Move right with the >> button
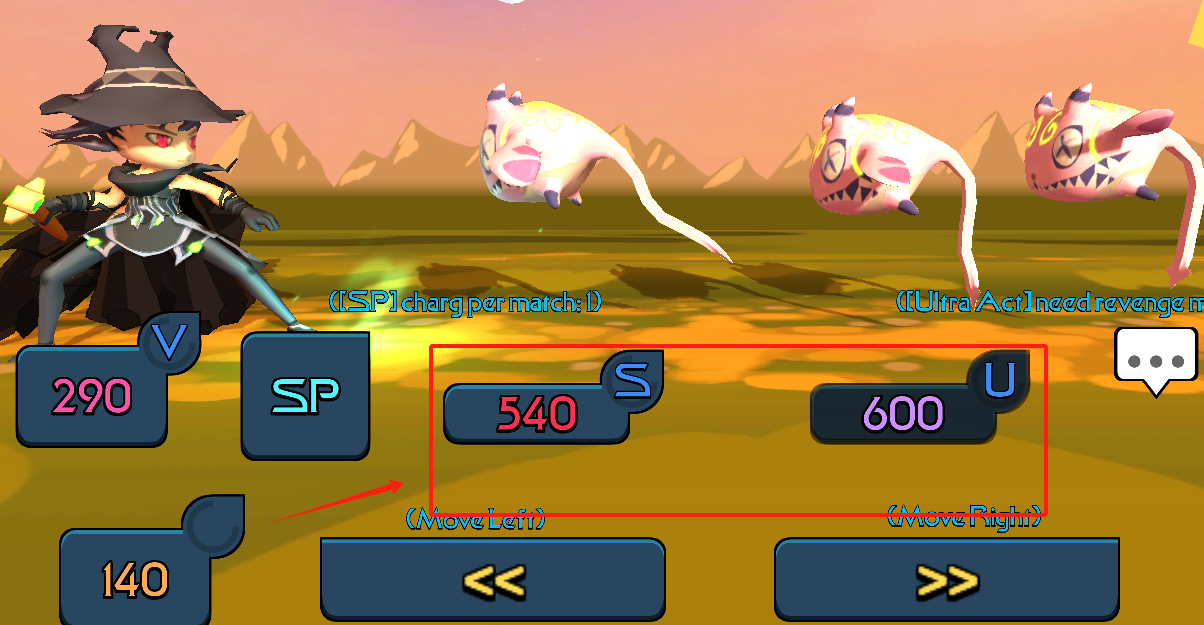1204x625 pixels. [x=946, y=580]
